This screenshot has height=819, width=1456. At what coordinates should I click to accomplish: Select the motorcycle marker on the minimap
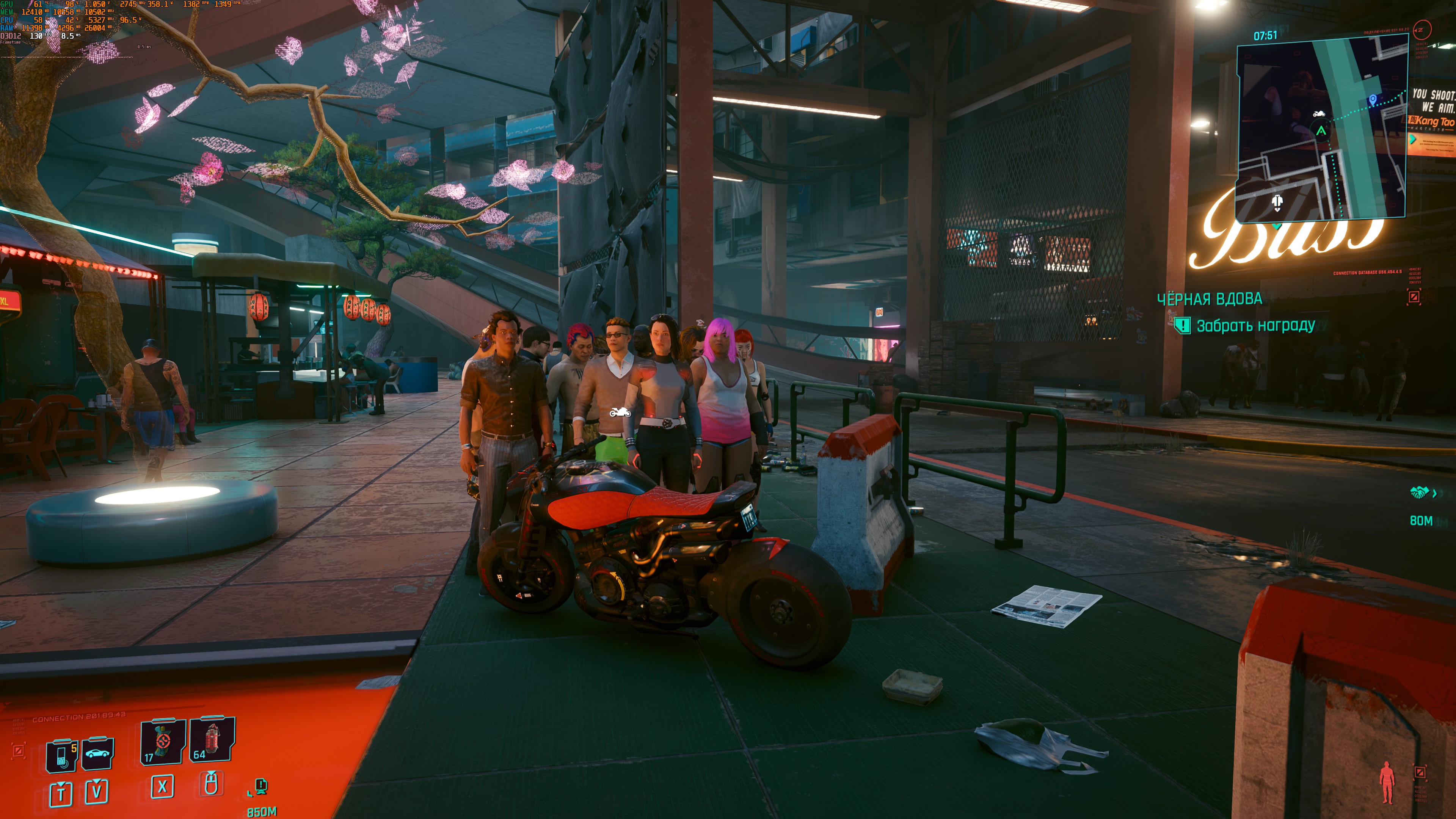point(1319,114)
